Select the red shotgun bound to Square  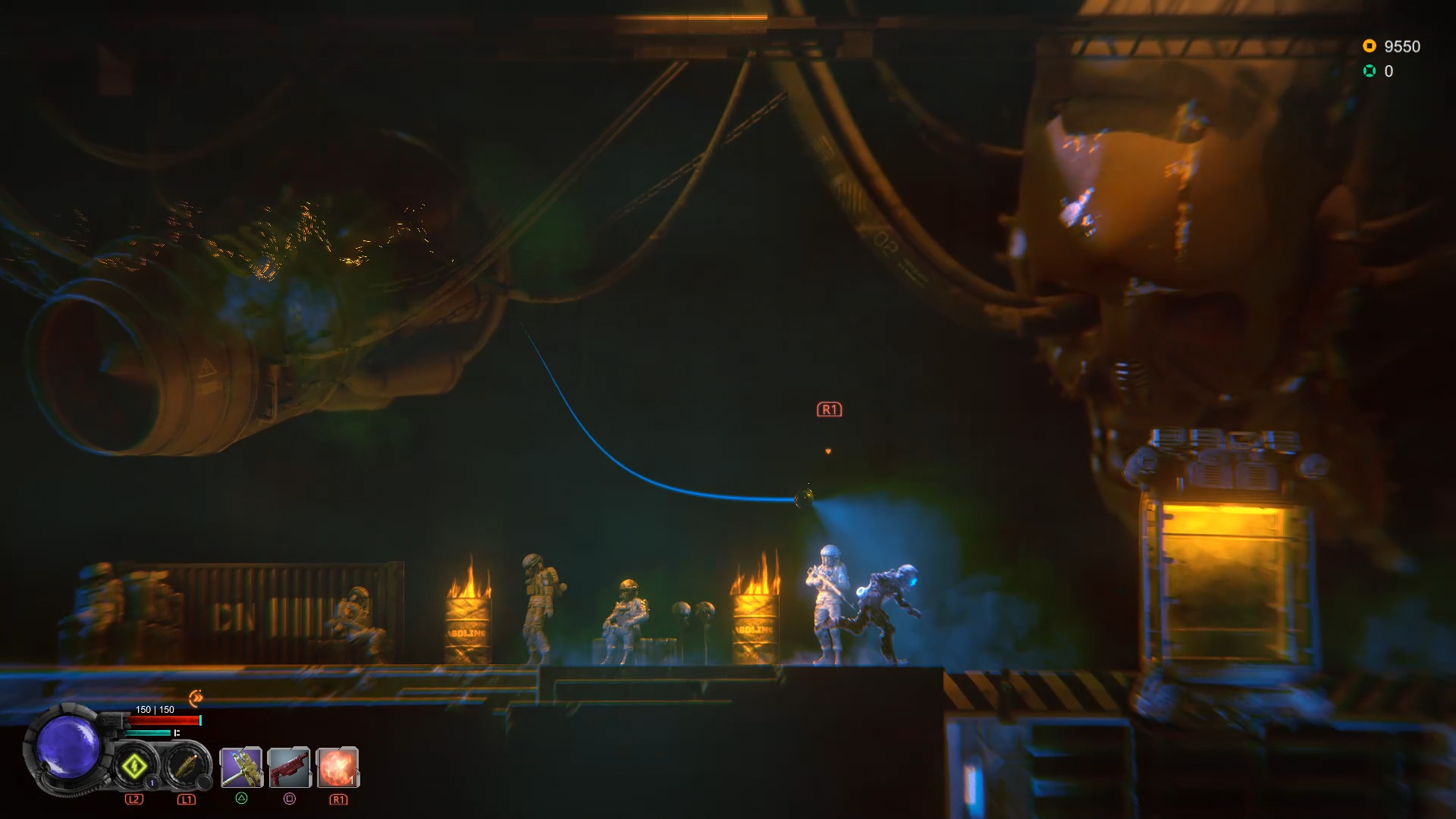pos(290,768)
